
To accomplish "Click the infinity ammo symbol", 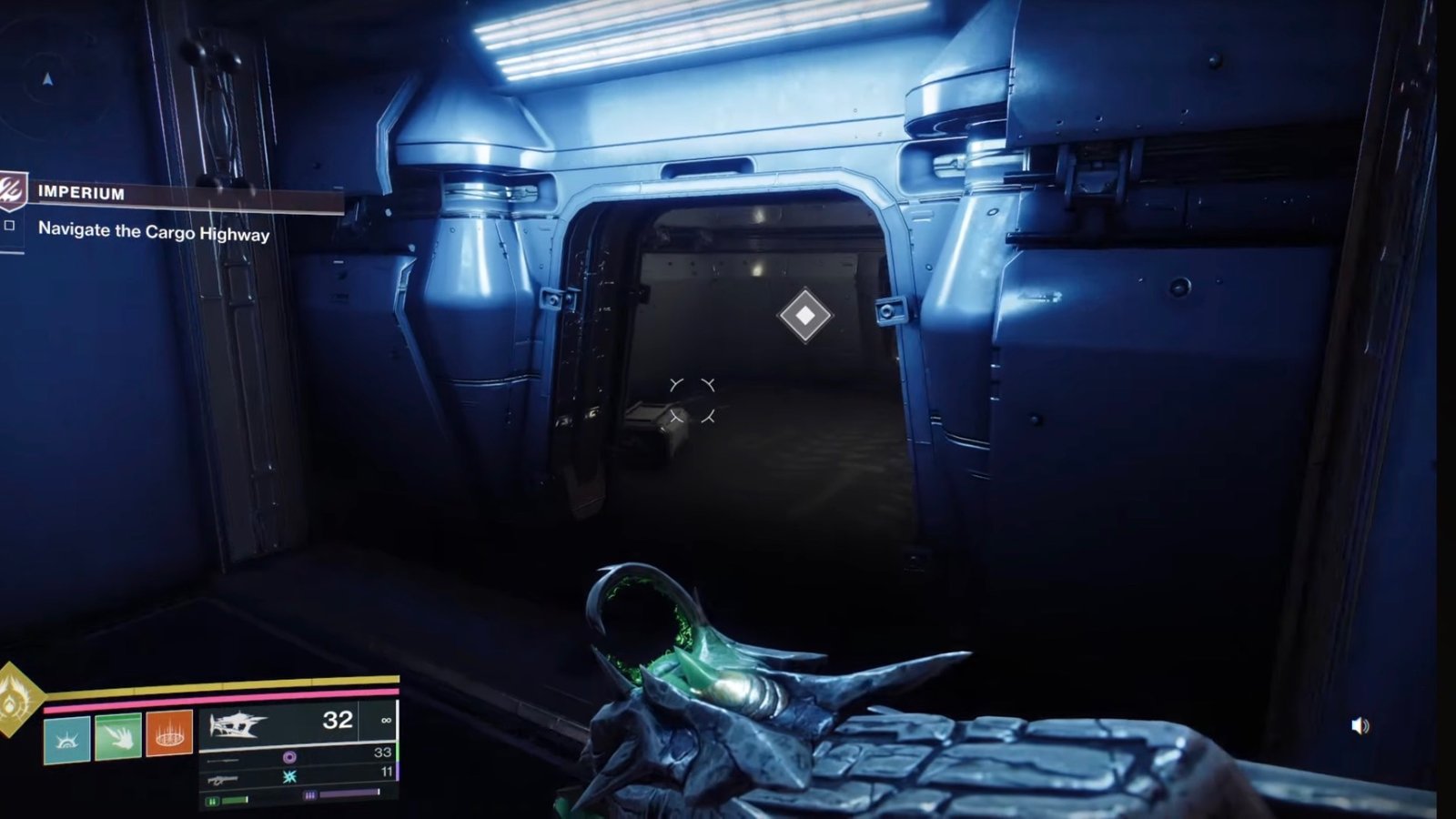I will (385, 722).
